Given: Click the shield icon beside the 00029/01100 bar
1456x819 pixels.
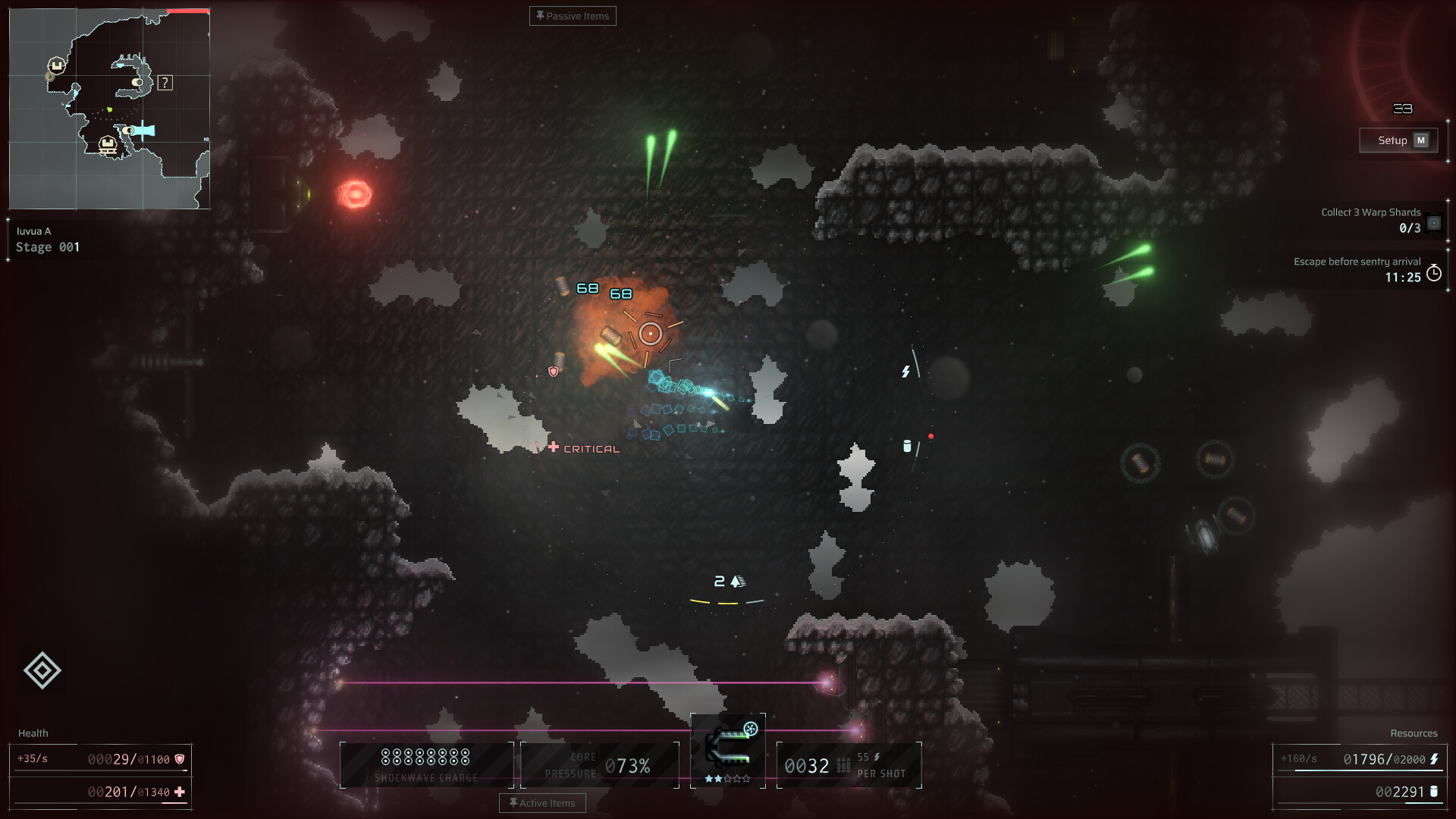Looking at the screenshot, I should tap(179, 759).
